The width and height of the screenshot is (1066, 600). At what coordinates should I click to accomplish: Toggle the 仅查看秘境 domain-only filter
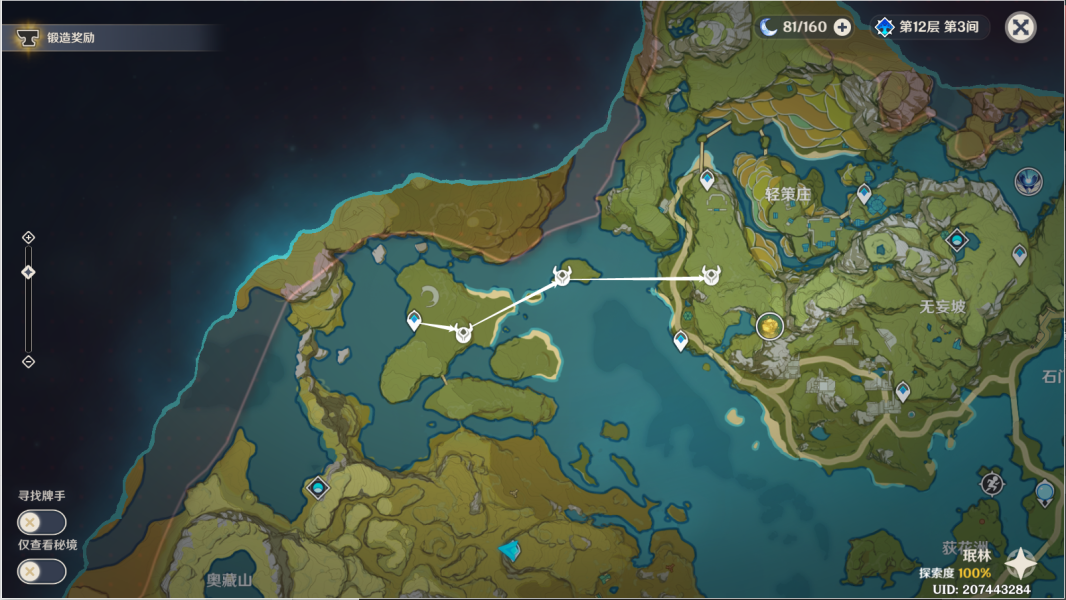coord(41,571)
